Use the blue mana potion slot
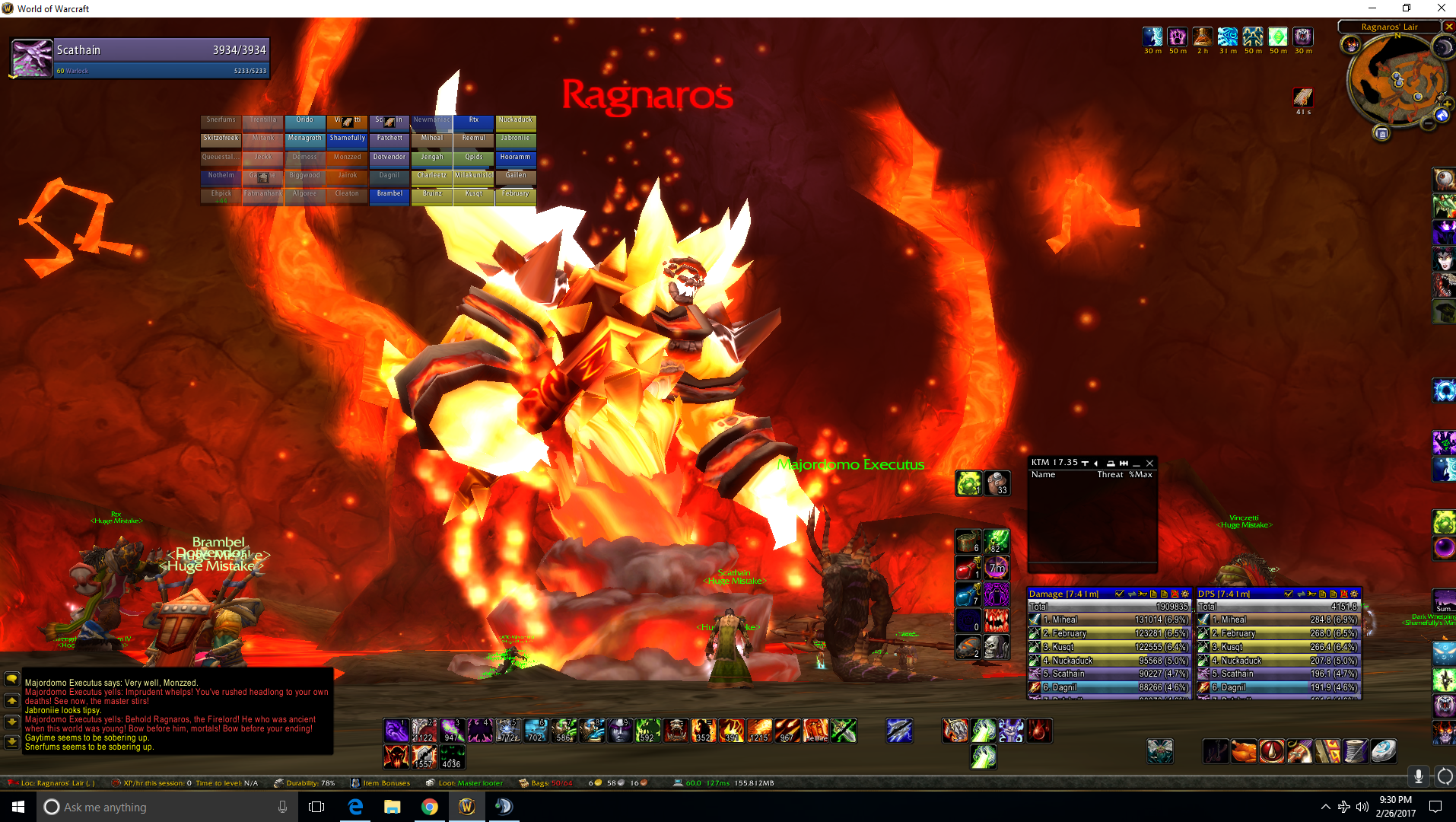The height and width of the screenshot is (822, 1456). tap(968, 594)
